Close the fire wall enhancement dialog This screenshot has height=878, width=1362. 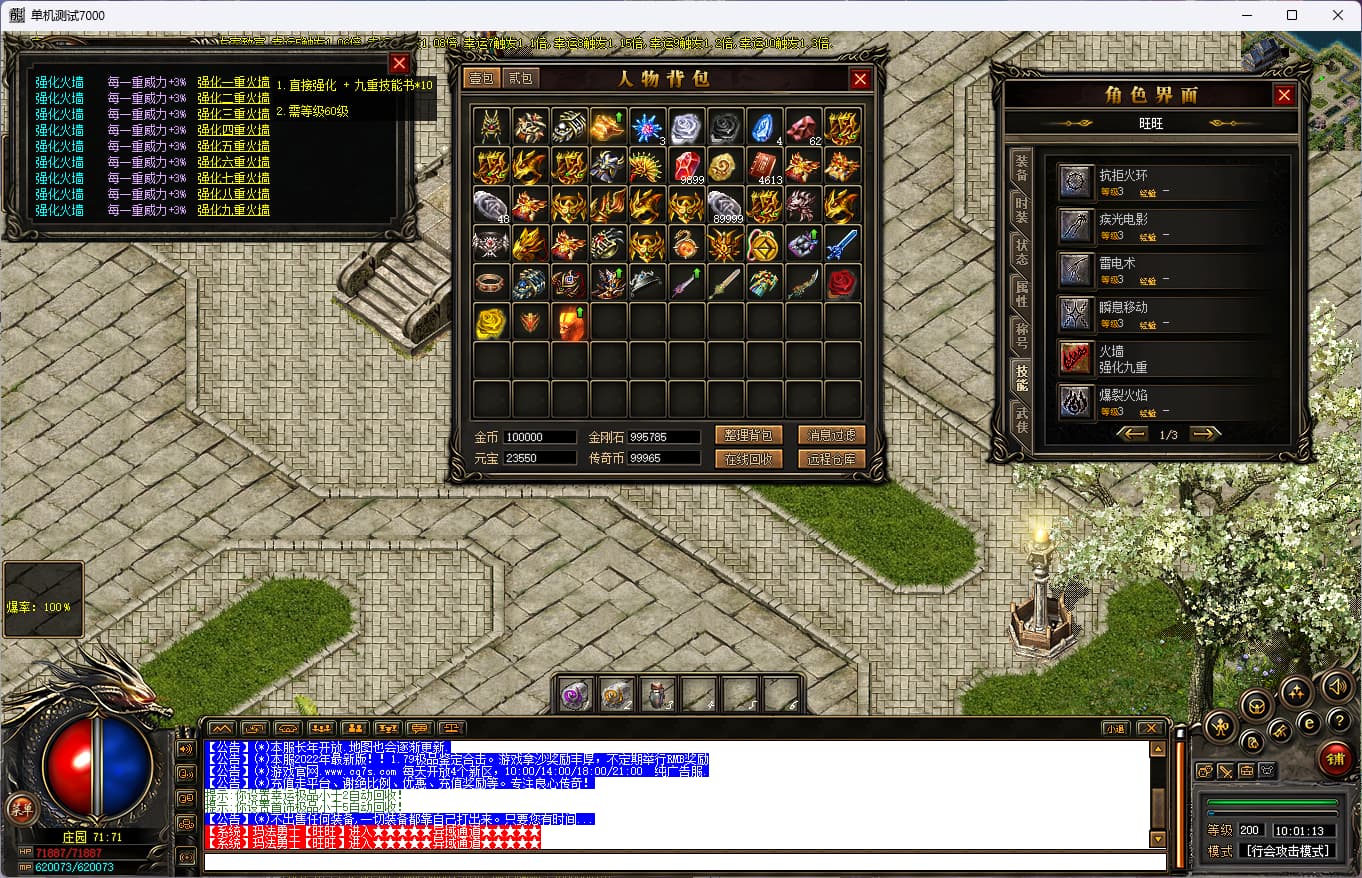(x=399, y=64)
